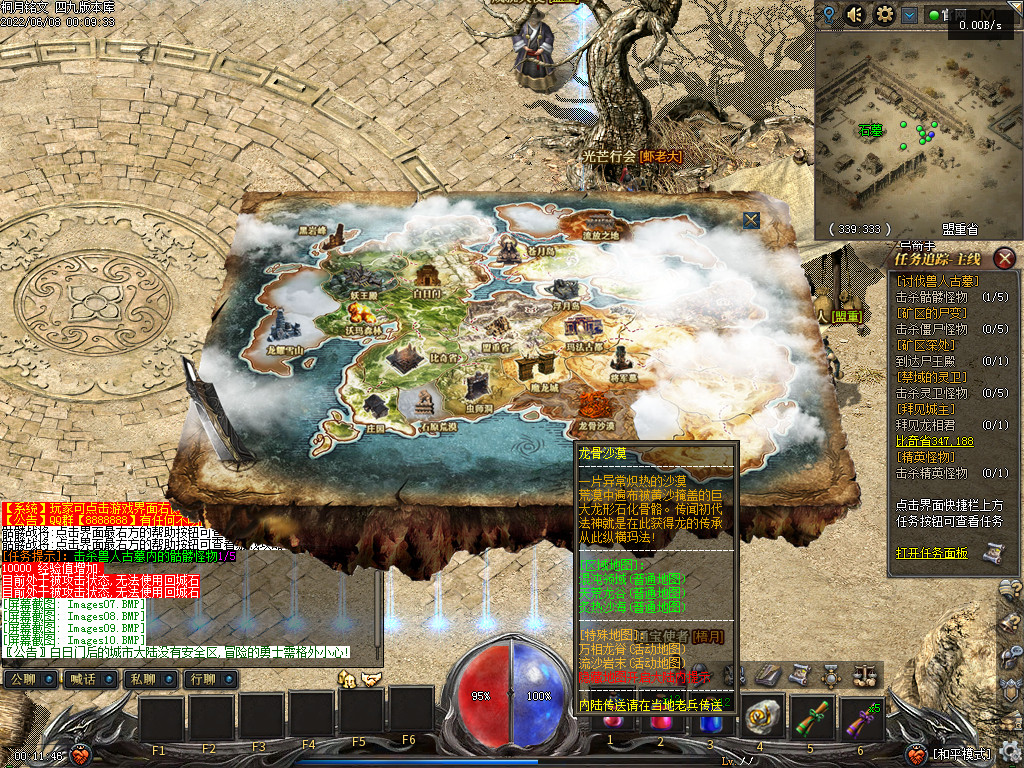Switch to the 公聊 chat channel
Screen dimensions: 1024x768
[x=30, y=679]
